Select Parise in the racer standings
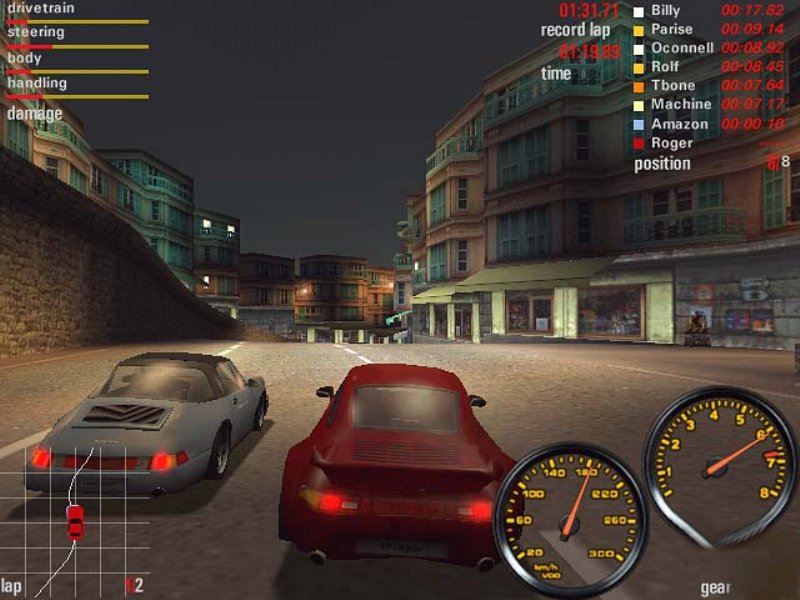Viewport: 800px width, 600px height. (x=671, y=30)
